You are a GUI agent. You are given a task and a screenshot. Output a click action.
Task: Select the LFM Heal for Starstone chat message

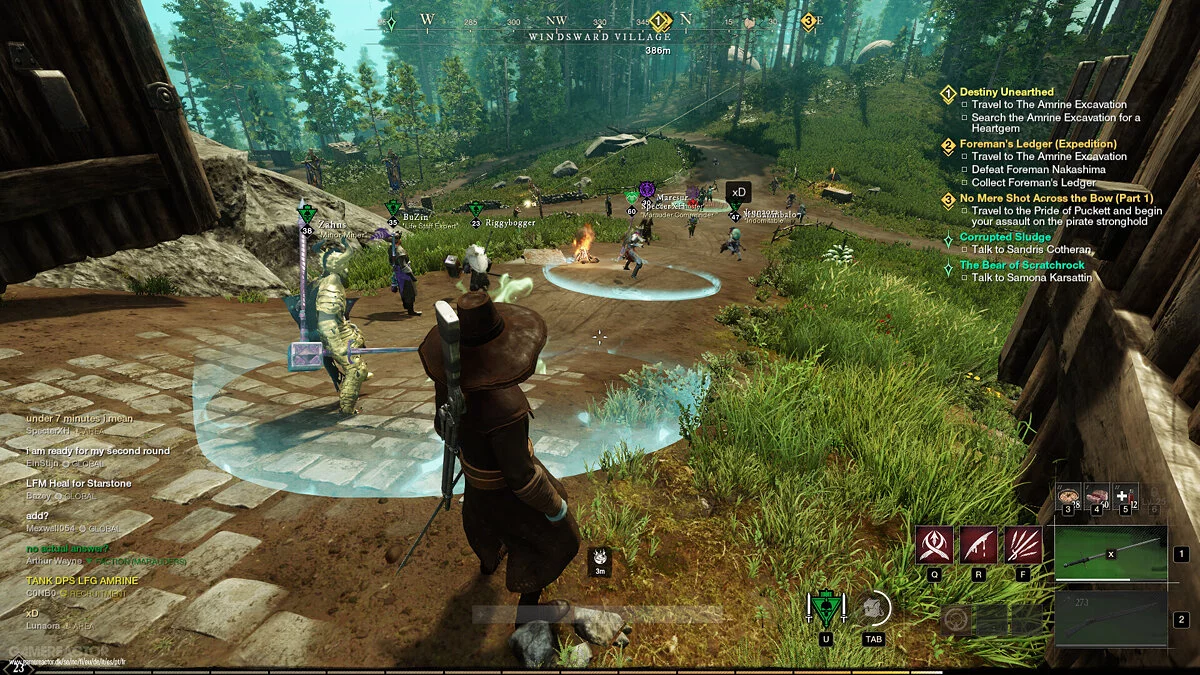point(64,483)
